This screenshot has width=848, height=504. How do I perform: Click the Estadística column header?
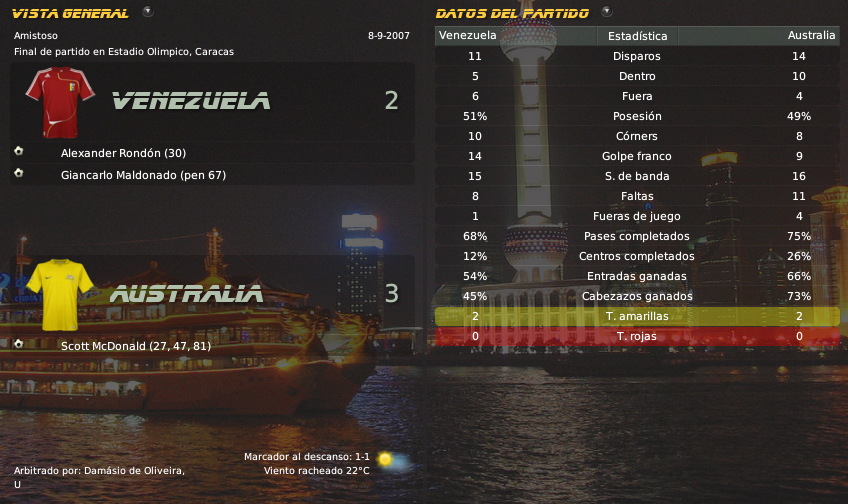[x=637, y=36]
